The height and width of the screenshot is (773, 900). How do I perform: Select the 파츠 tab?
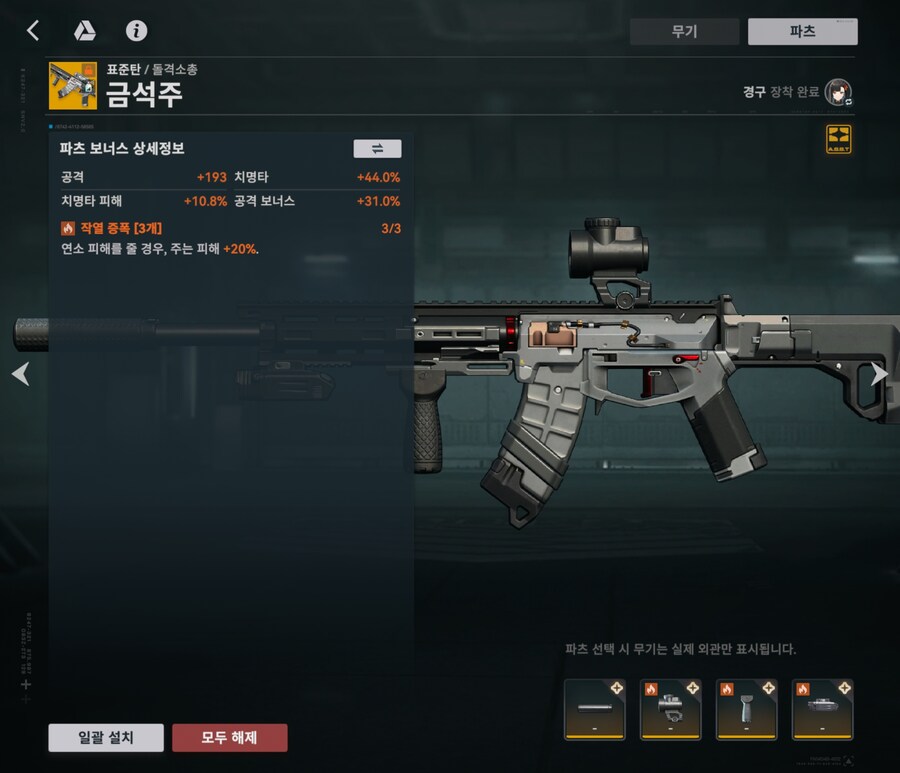[802, 31]
